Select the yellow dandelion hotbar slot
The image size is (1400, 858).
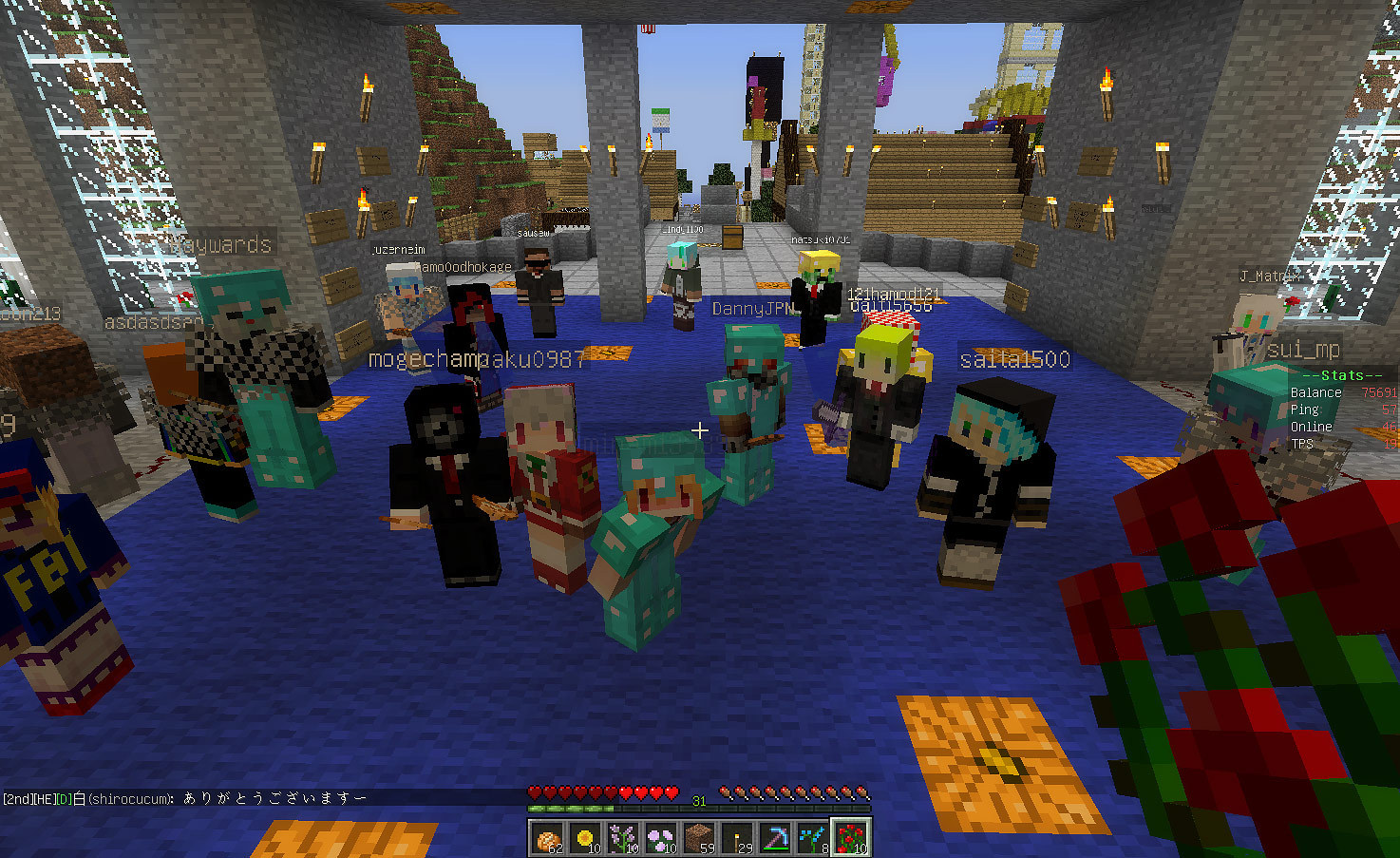pos(585,838)
